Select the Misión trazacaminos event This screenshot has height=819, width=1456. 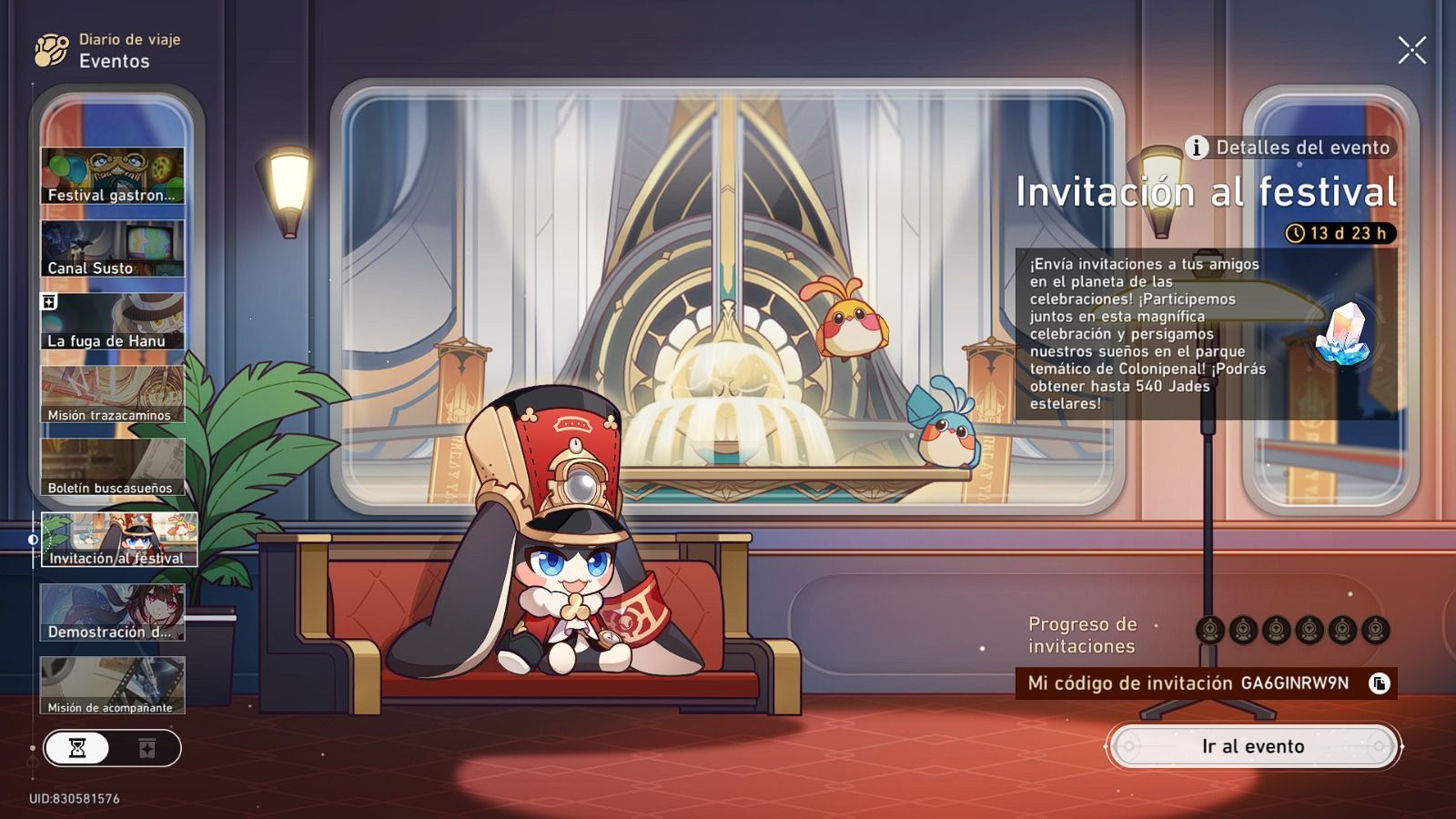(x=115, y=391)
